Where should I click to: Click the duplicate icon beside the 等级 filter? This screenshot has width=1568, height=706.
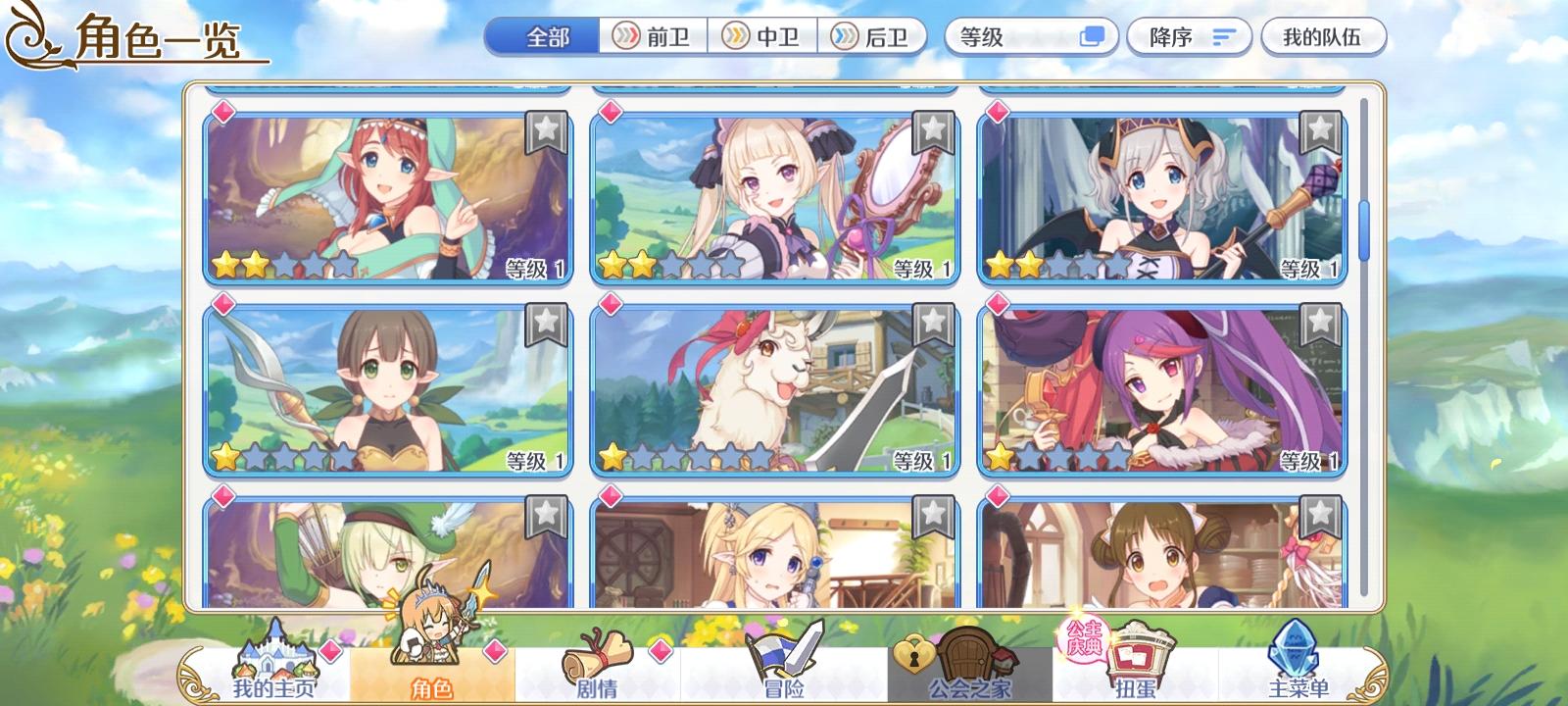click(x=1088, y=37)
